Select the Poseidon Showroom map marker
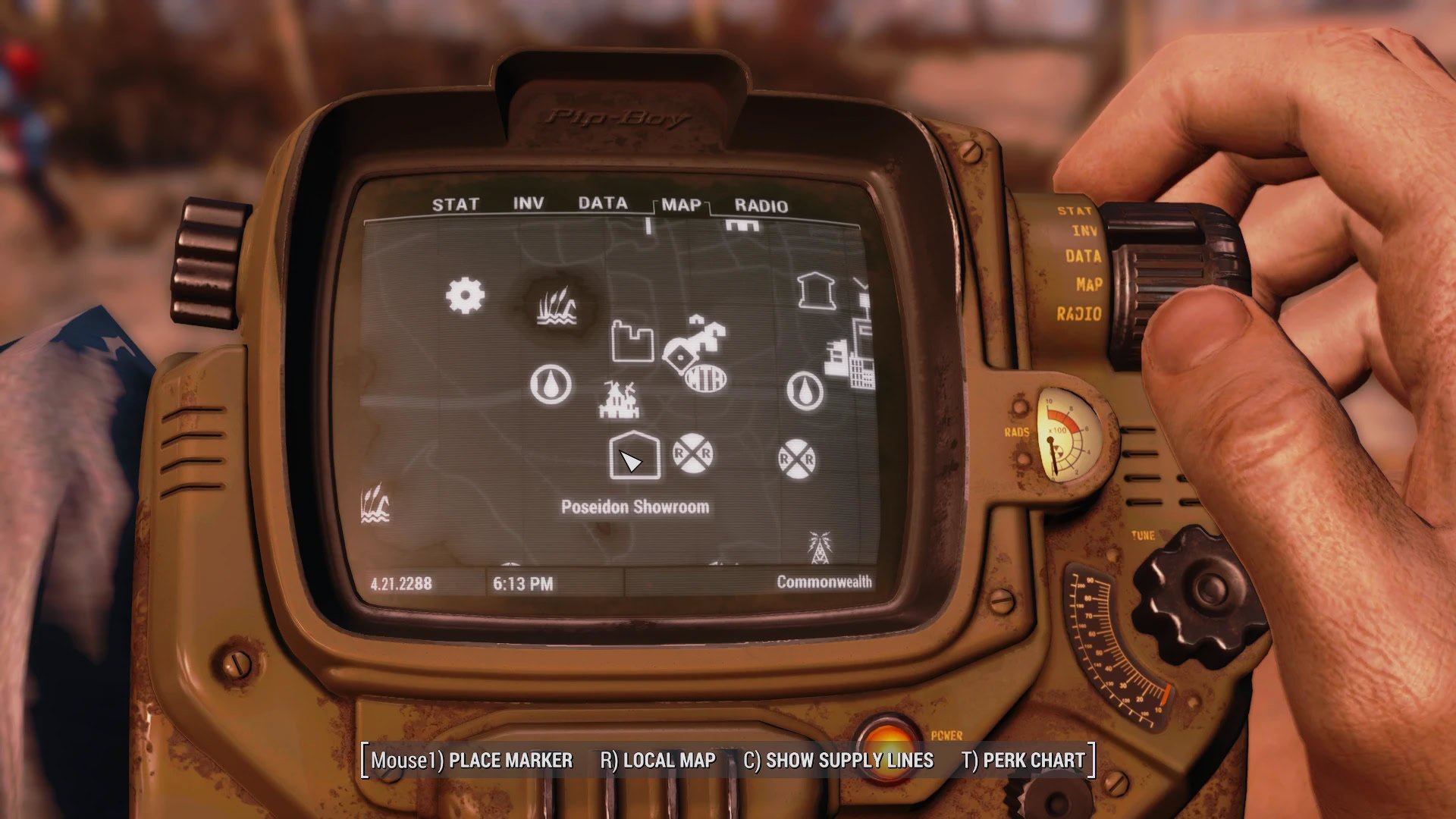Screen dimensions: 1456x819 coord(634,456)
